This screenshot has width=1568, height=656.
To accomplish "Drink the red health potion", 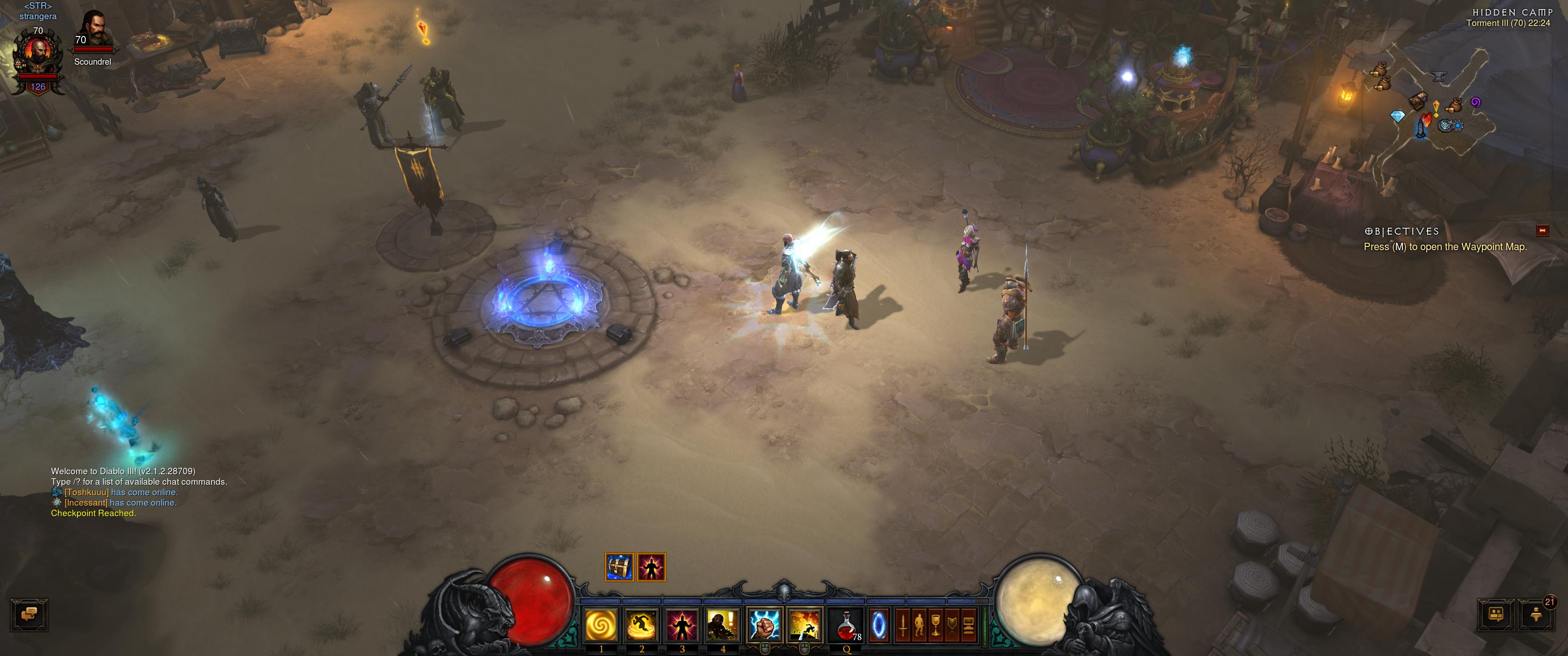I will pos(846,625).
